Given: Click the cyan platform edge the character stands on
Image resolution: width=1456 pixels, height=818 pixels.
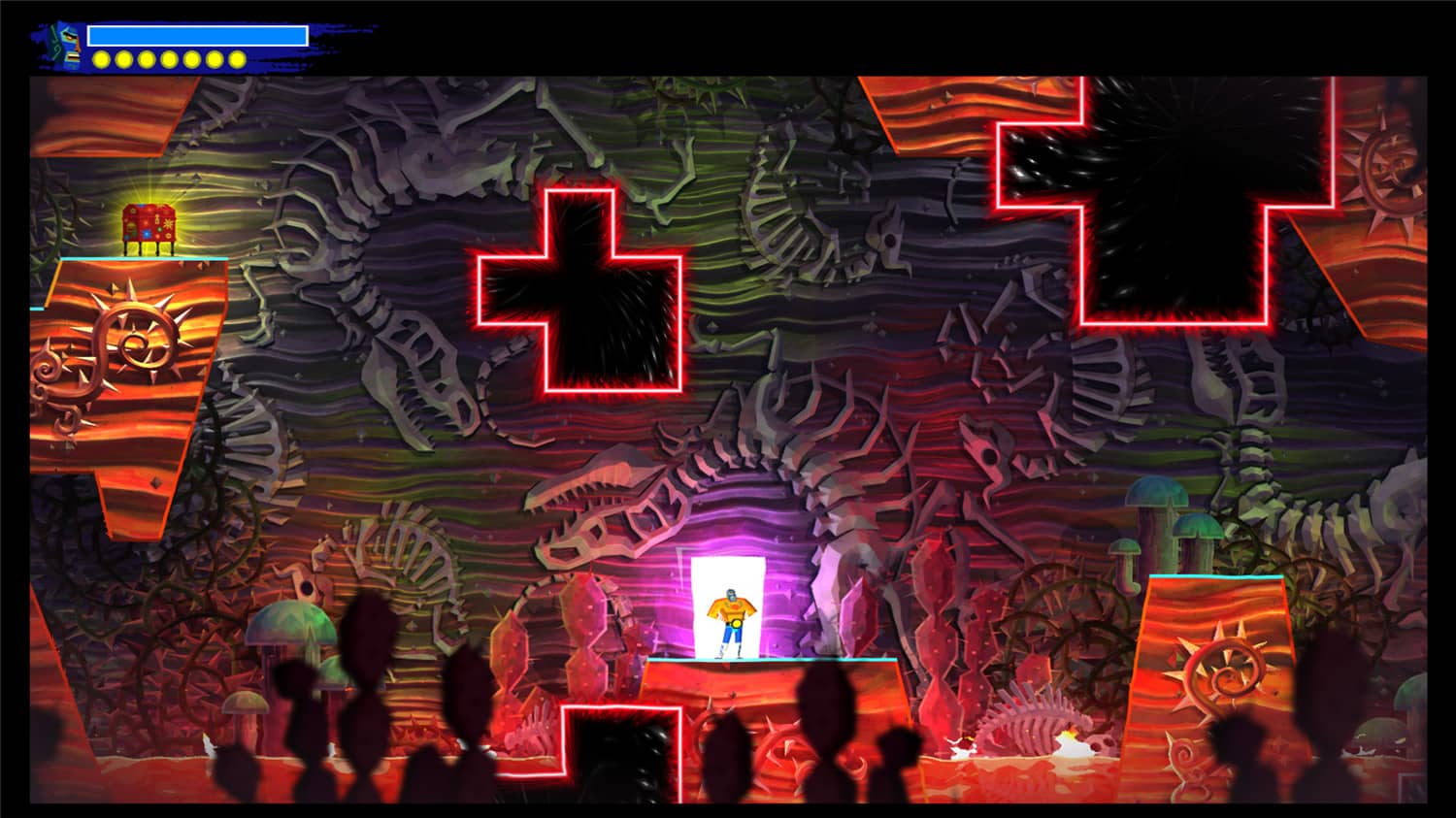Looking at the screenshot, I should click(x=777, y=660).
